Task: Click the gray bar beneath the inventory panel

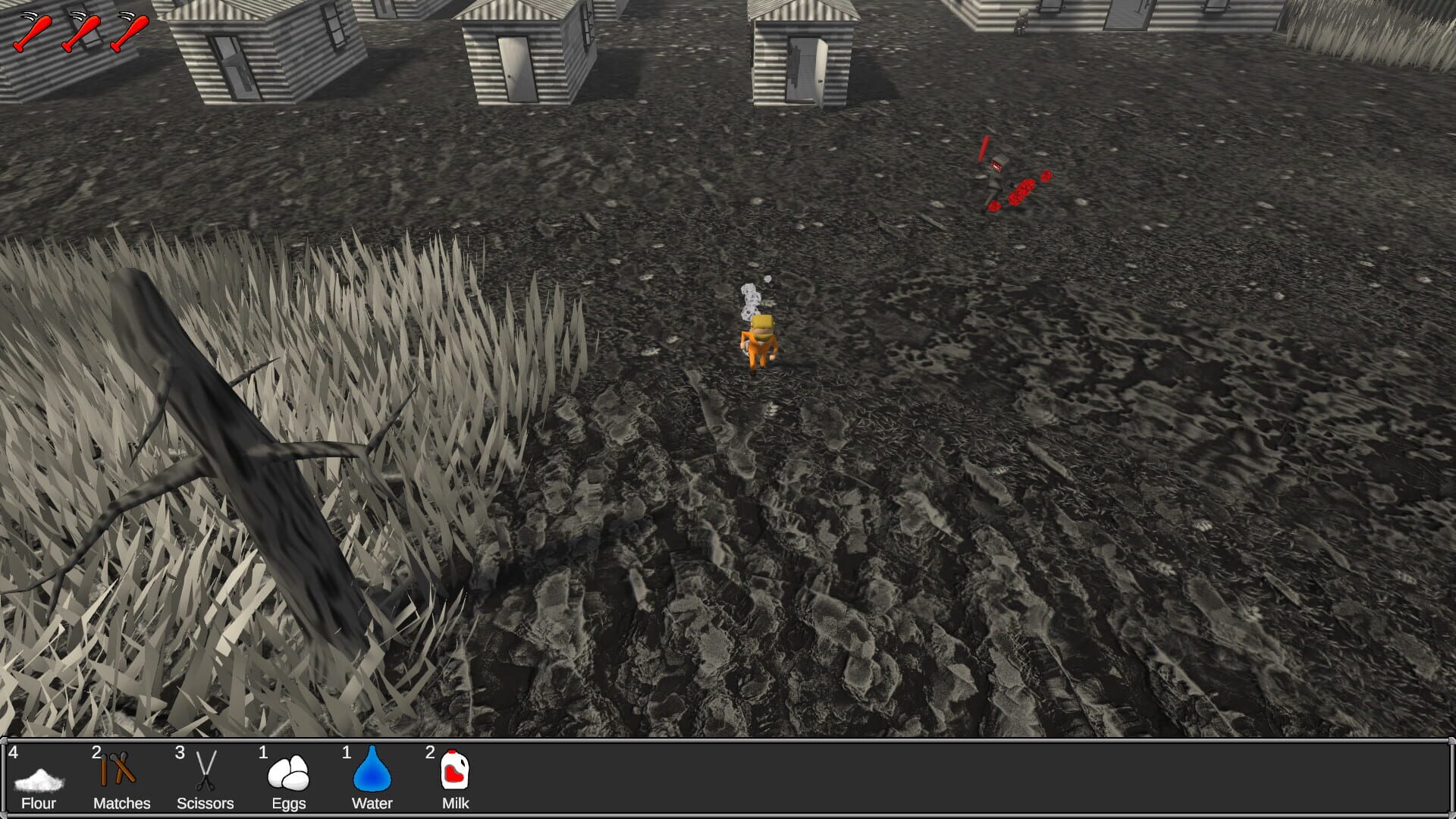Action: pyautogui.click(x=728, y=815)
